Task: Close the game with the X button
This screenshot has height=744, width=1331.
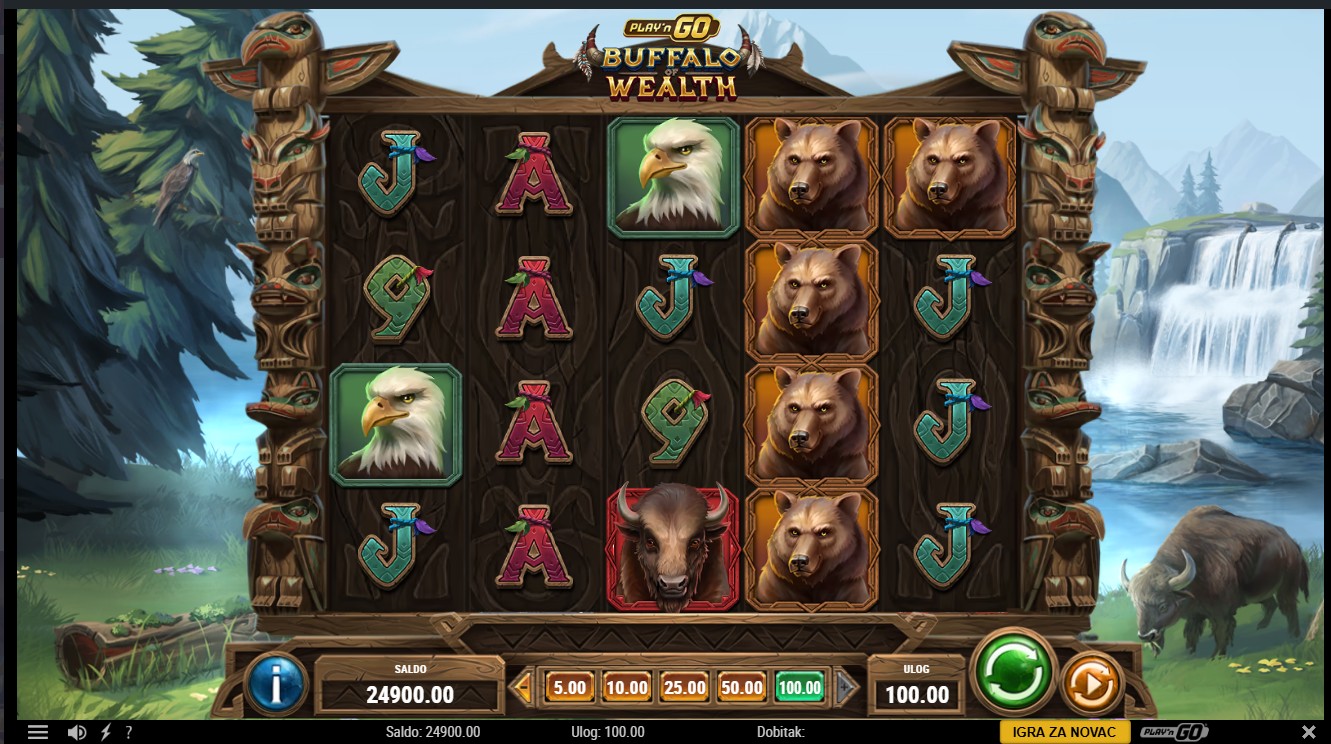Action: point(1310,732)
